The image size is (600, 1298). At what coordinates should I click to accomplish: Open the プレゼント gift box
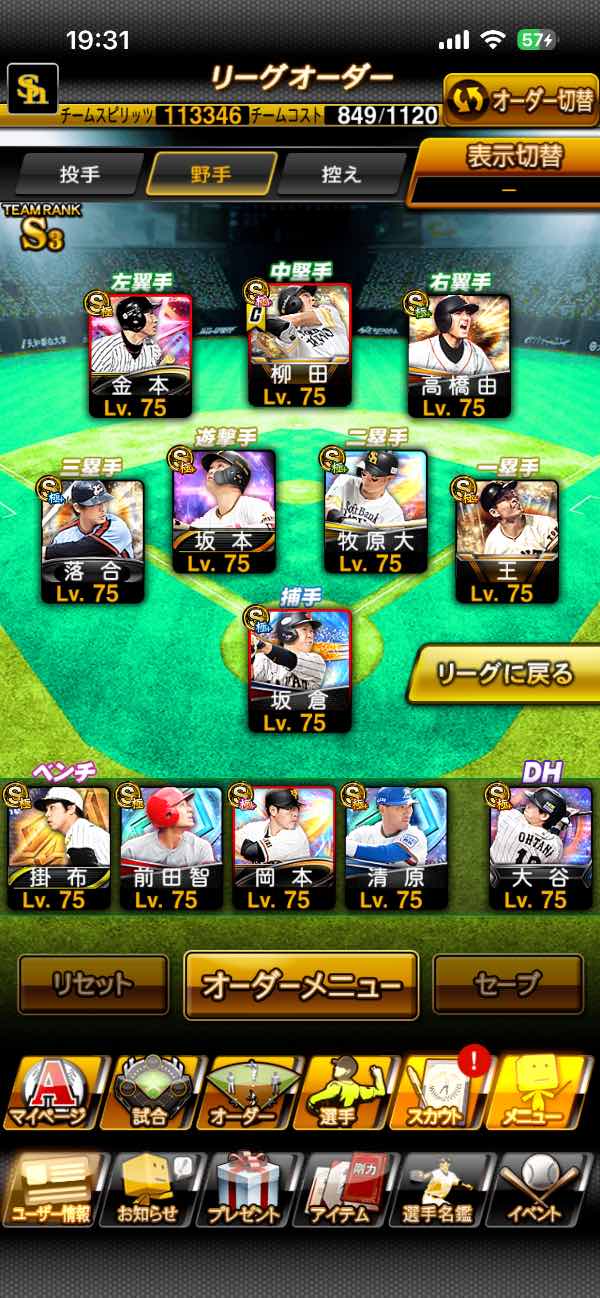click(246, 1188)
